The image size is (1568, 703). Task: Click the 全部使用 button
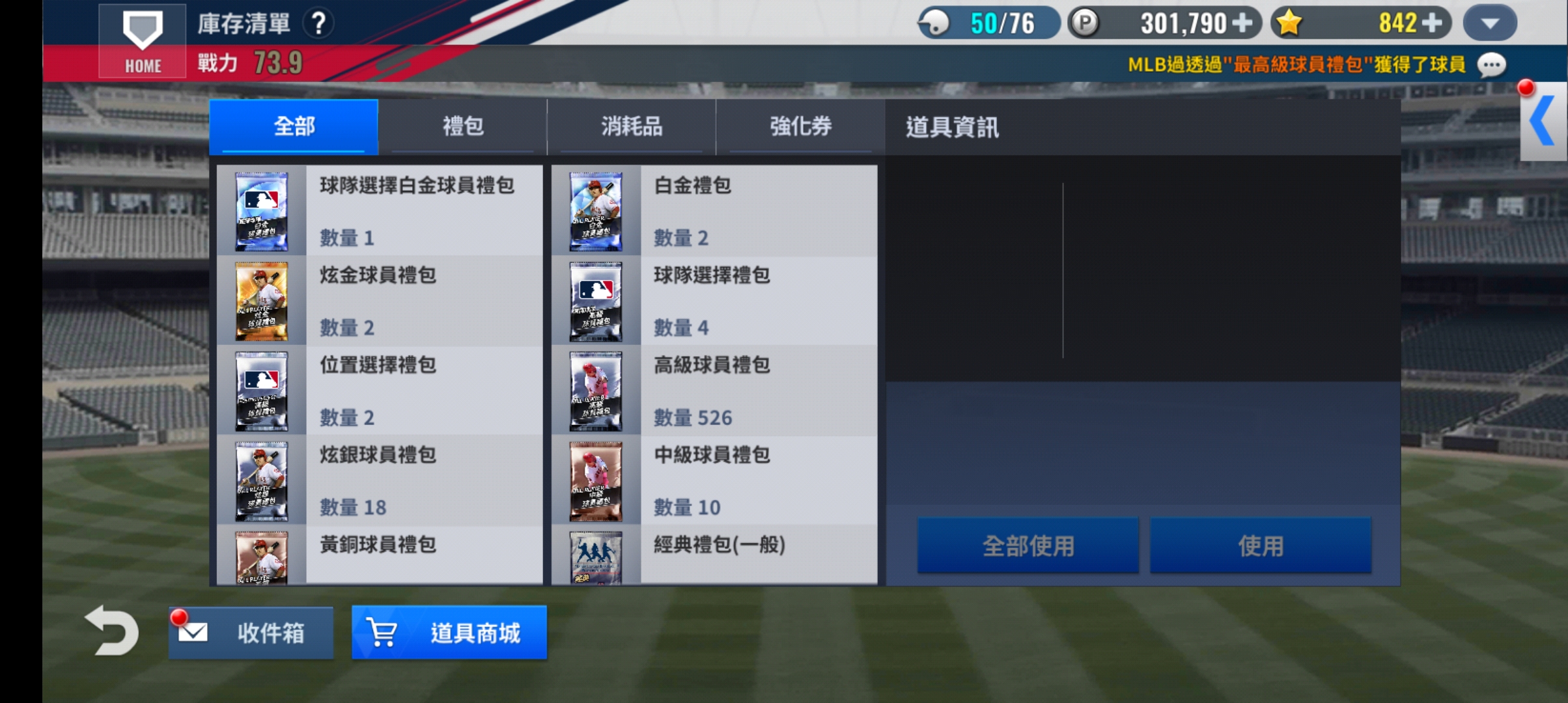(x=1028, y=545)
